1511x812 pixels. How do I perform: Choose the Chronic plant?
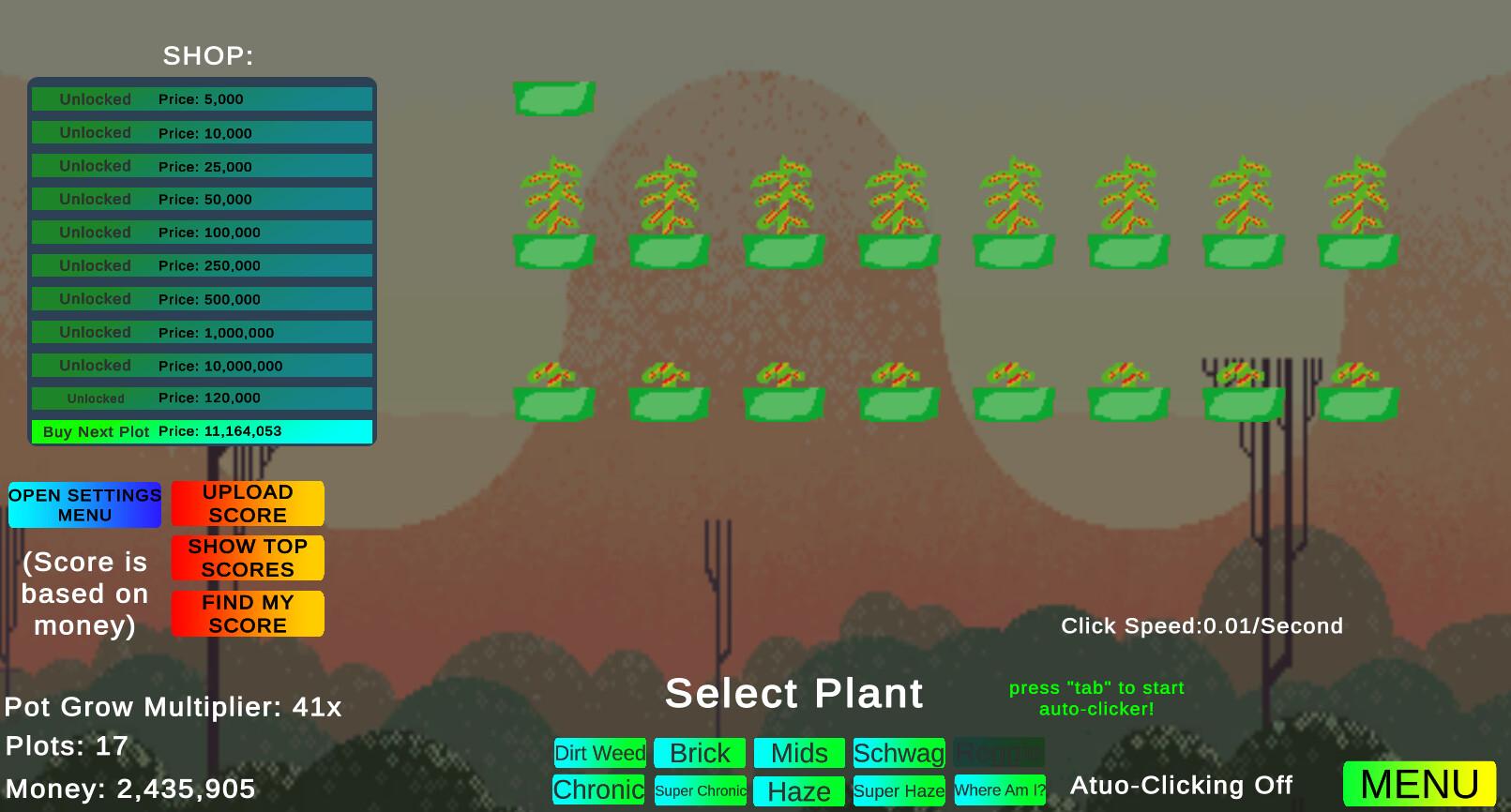click(x=598, y=790)
